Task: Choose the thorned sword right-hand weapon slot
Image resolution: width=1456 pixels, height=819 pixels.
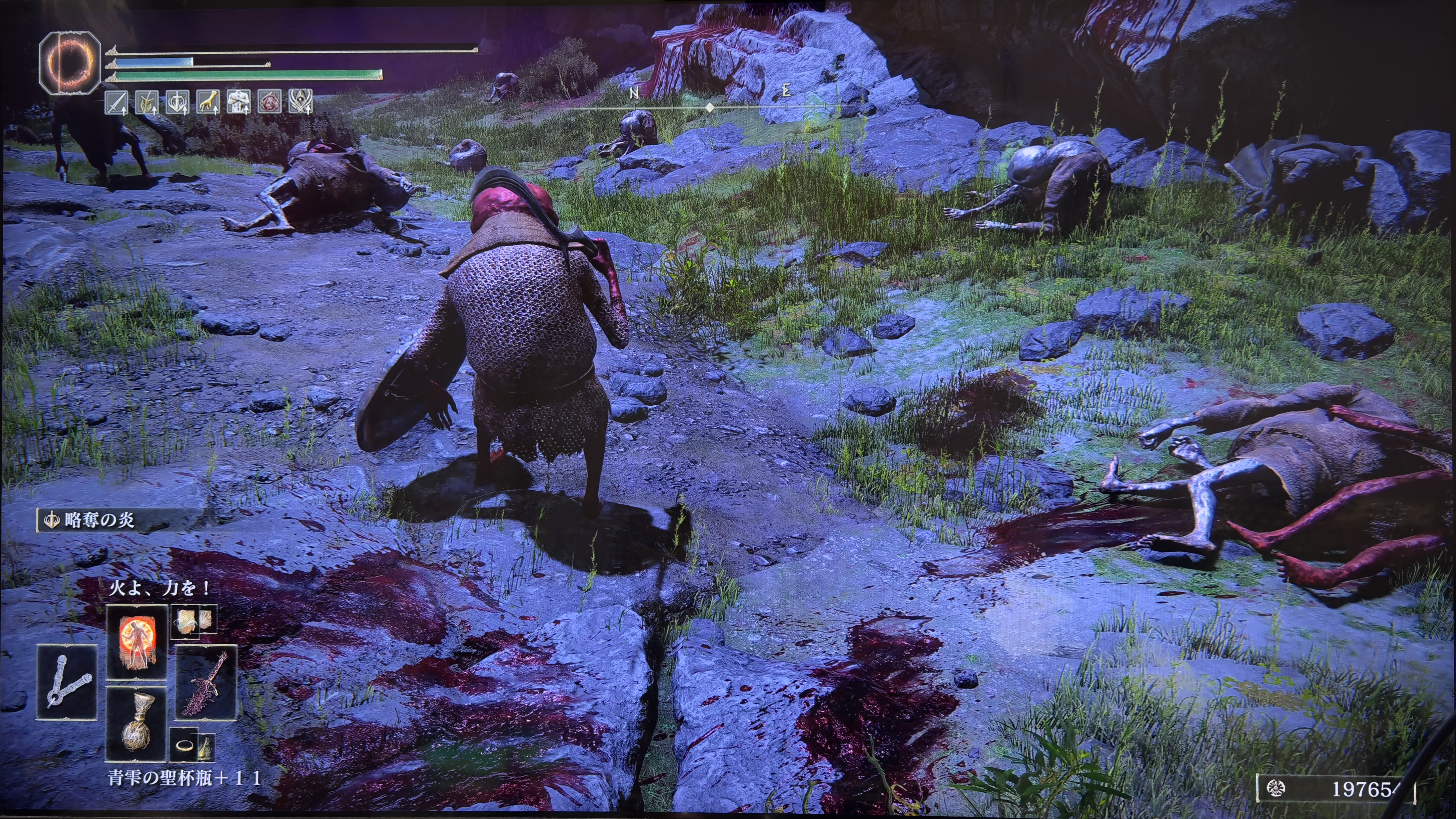Action: pos(206,682)
